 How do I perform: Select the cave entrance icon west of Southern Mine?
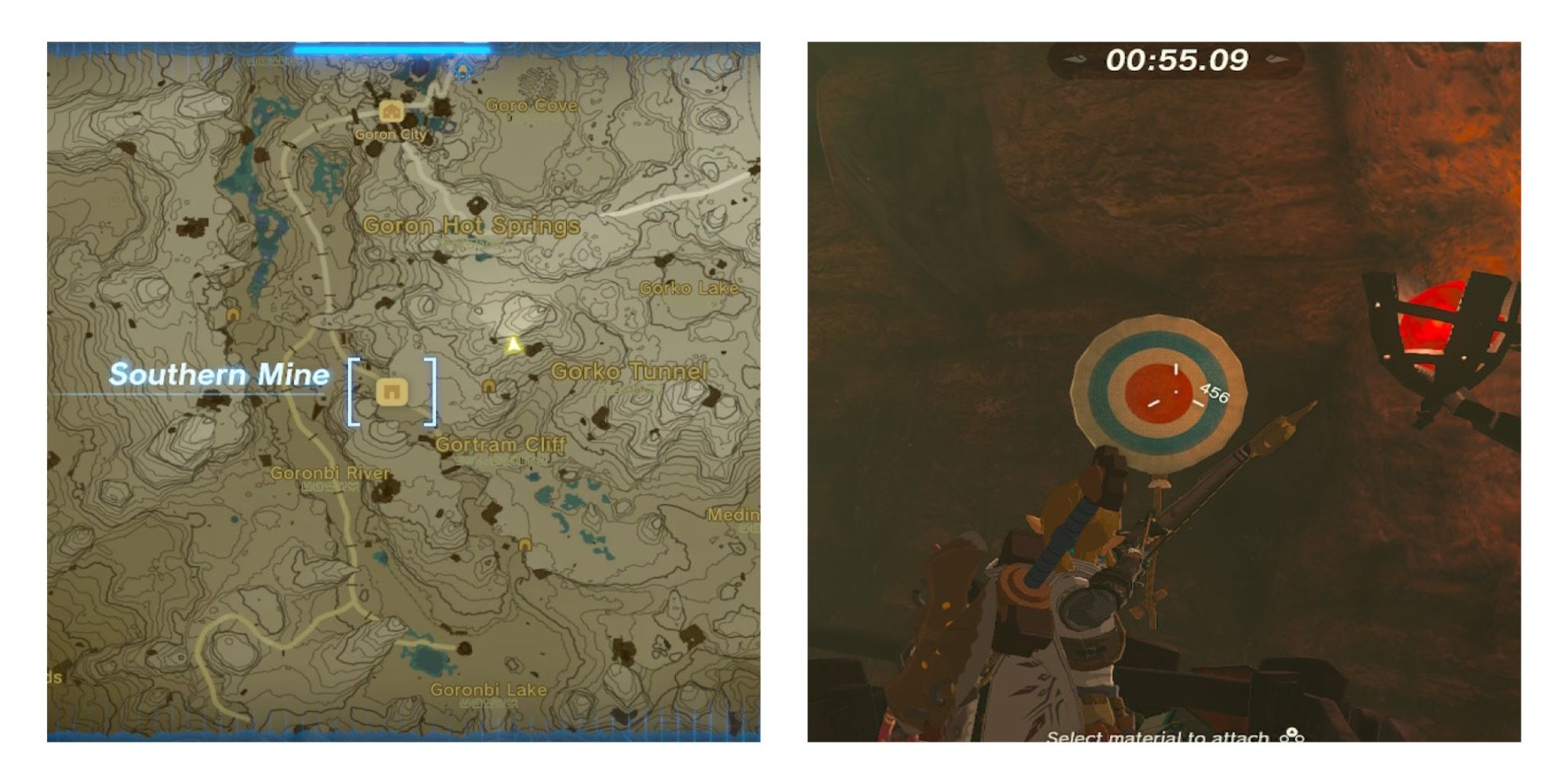click(233, 315)
